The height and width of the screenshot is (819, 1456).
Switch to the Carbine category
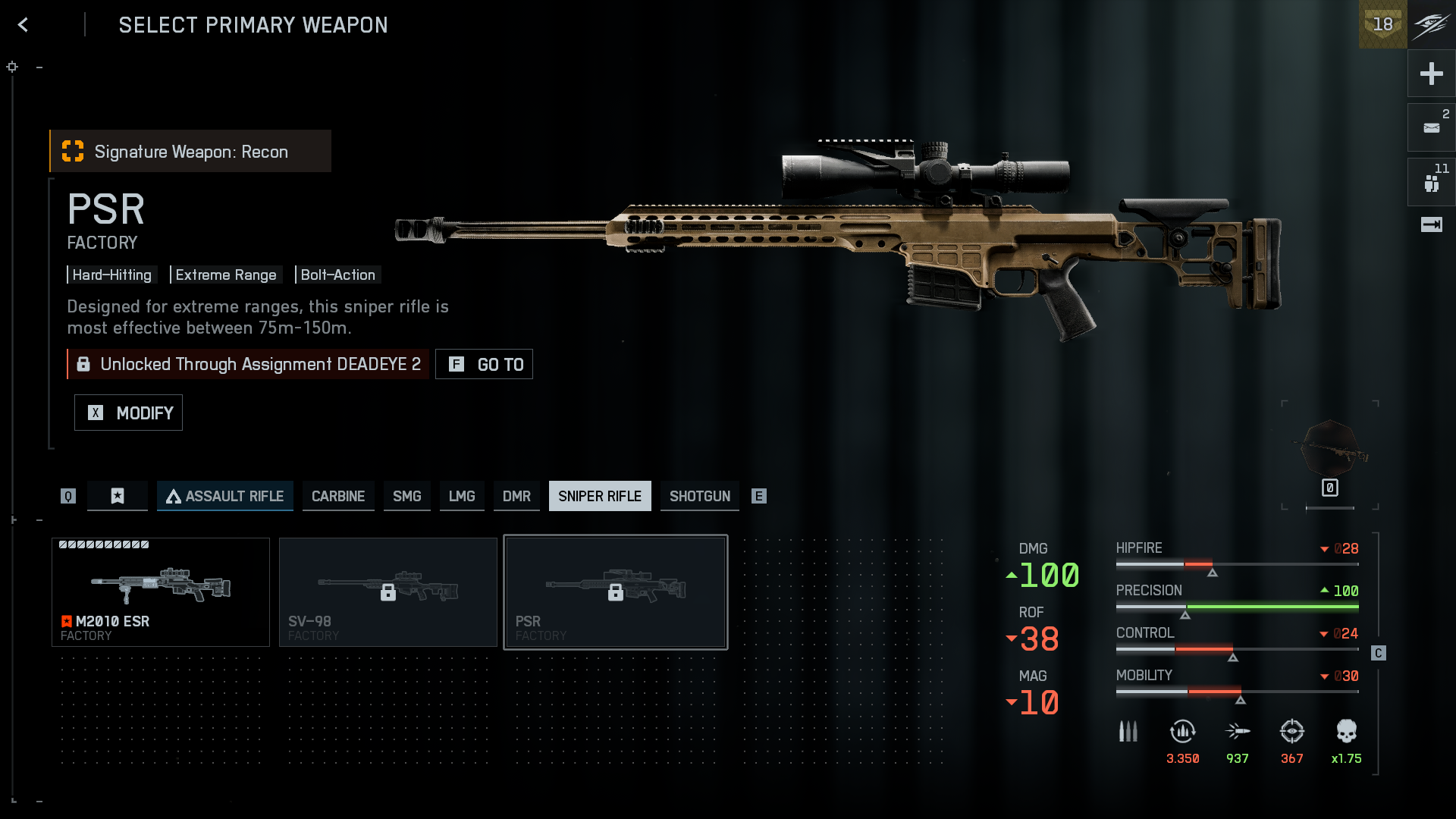[x=338, y=496]
